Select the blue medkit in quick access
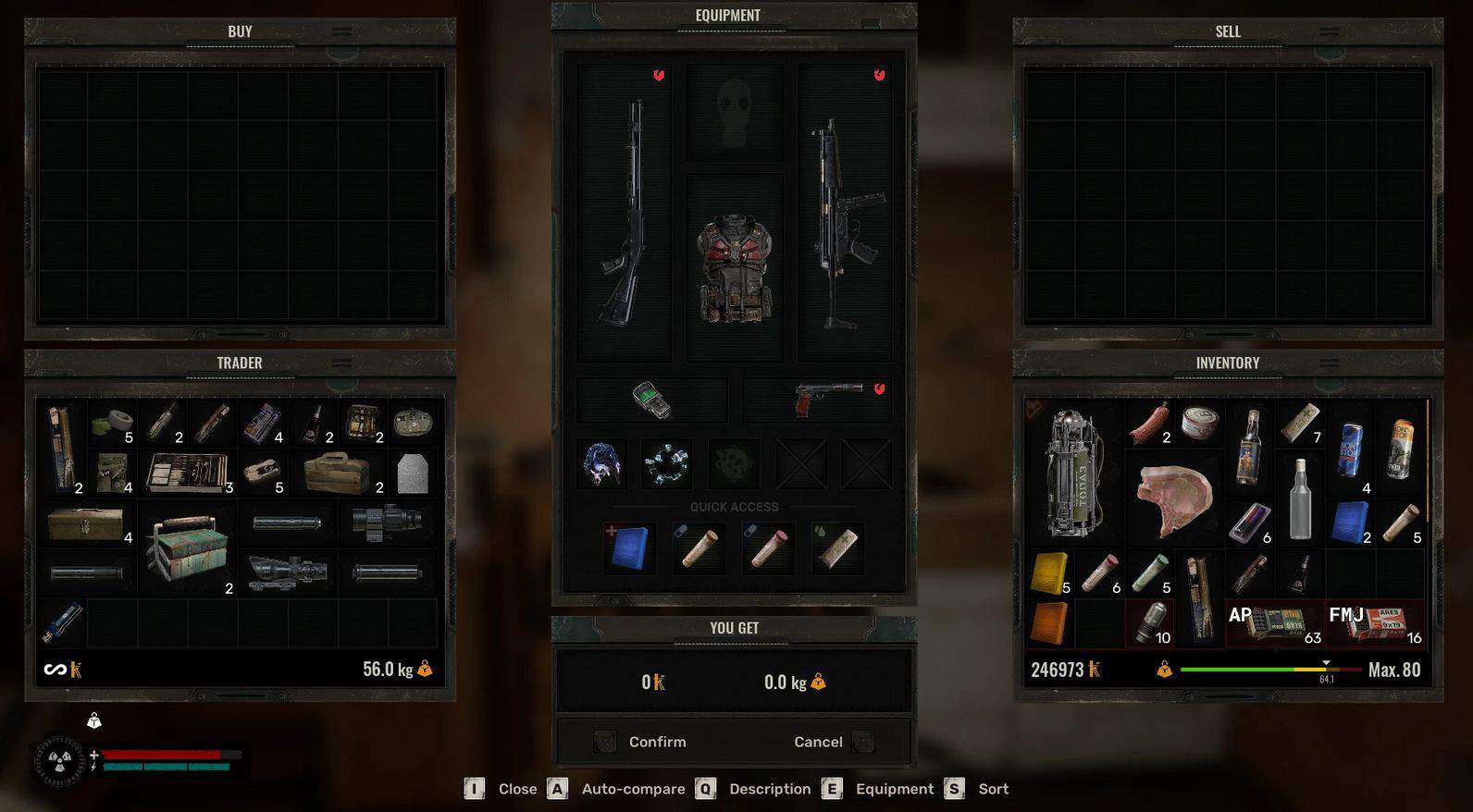 tap(629, 547)
